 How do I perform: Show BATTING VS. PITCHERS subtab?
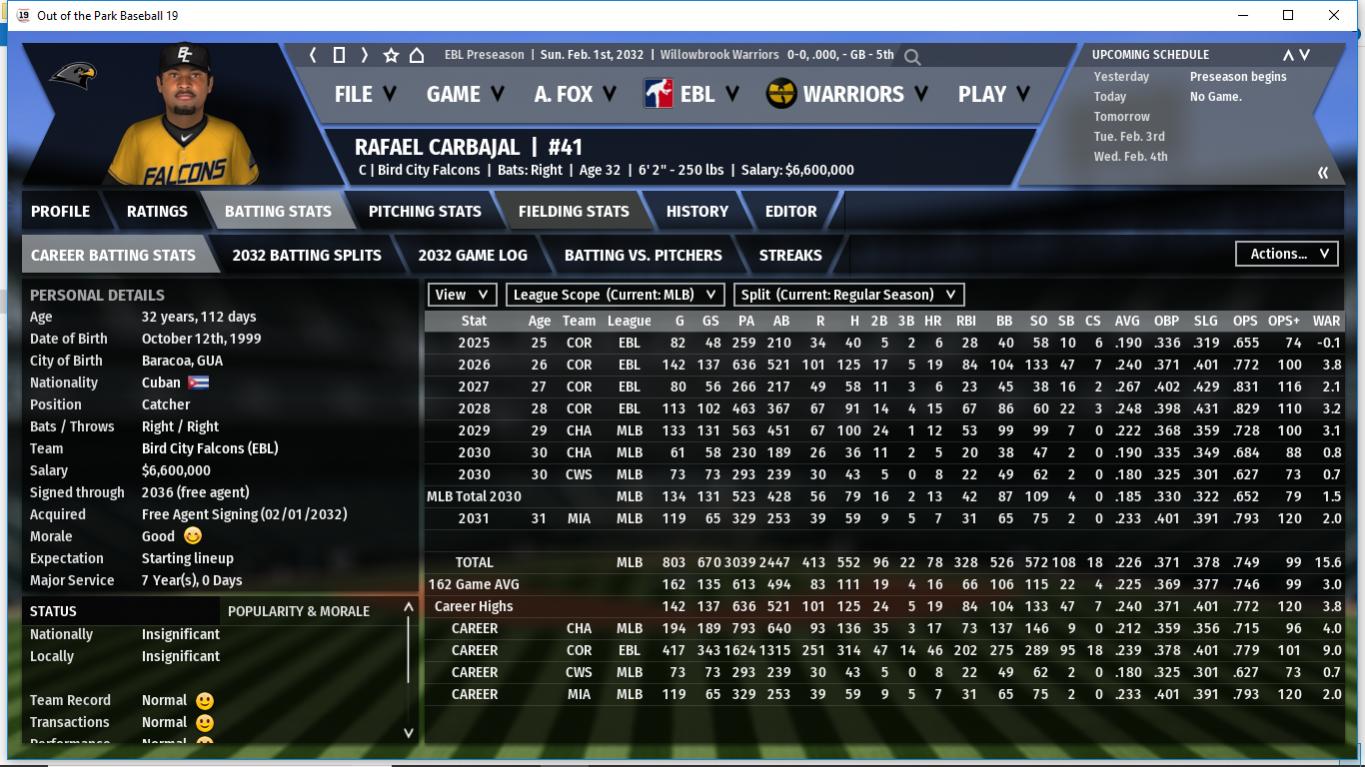643,255
